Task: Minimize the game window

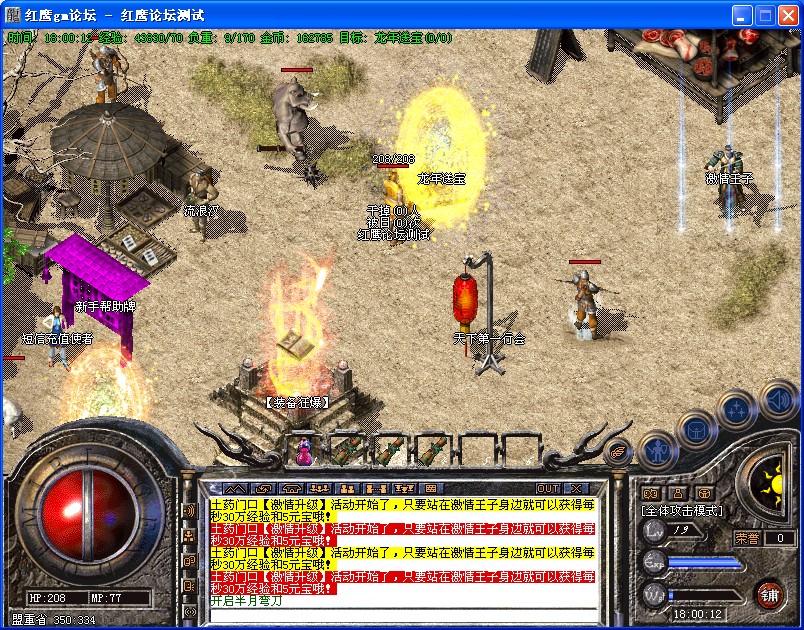Action: 742,16
